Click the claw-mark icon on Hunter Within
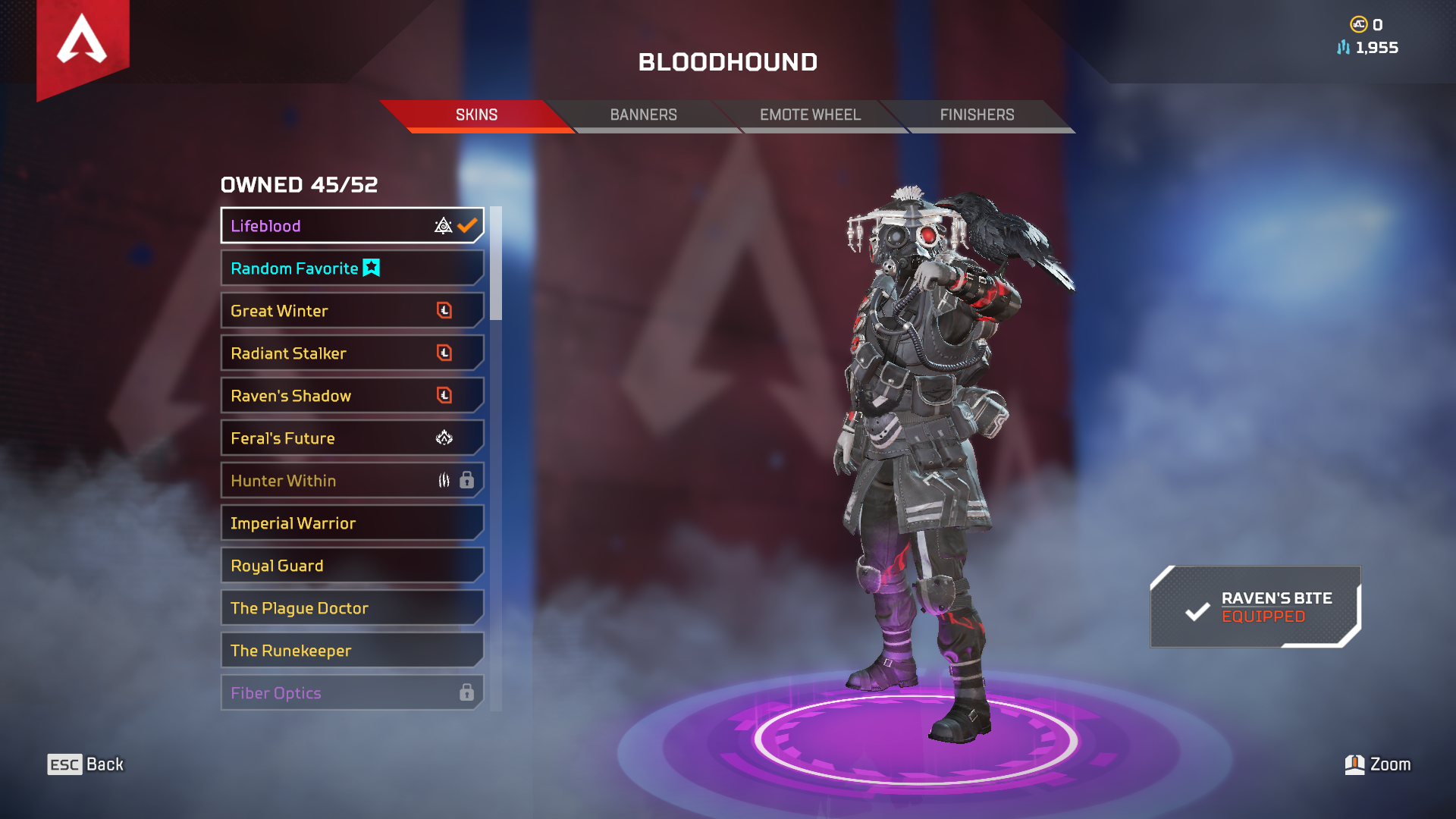 442,480
